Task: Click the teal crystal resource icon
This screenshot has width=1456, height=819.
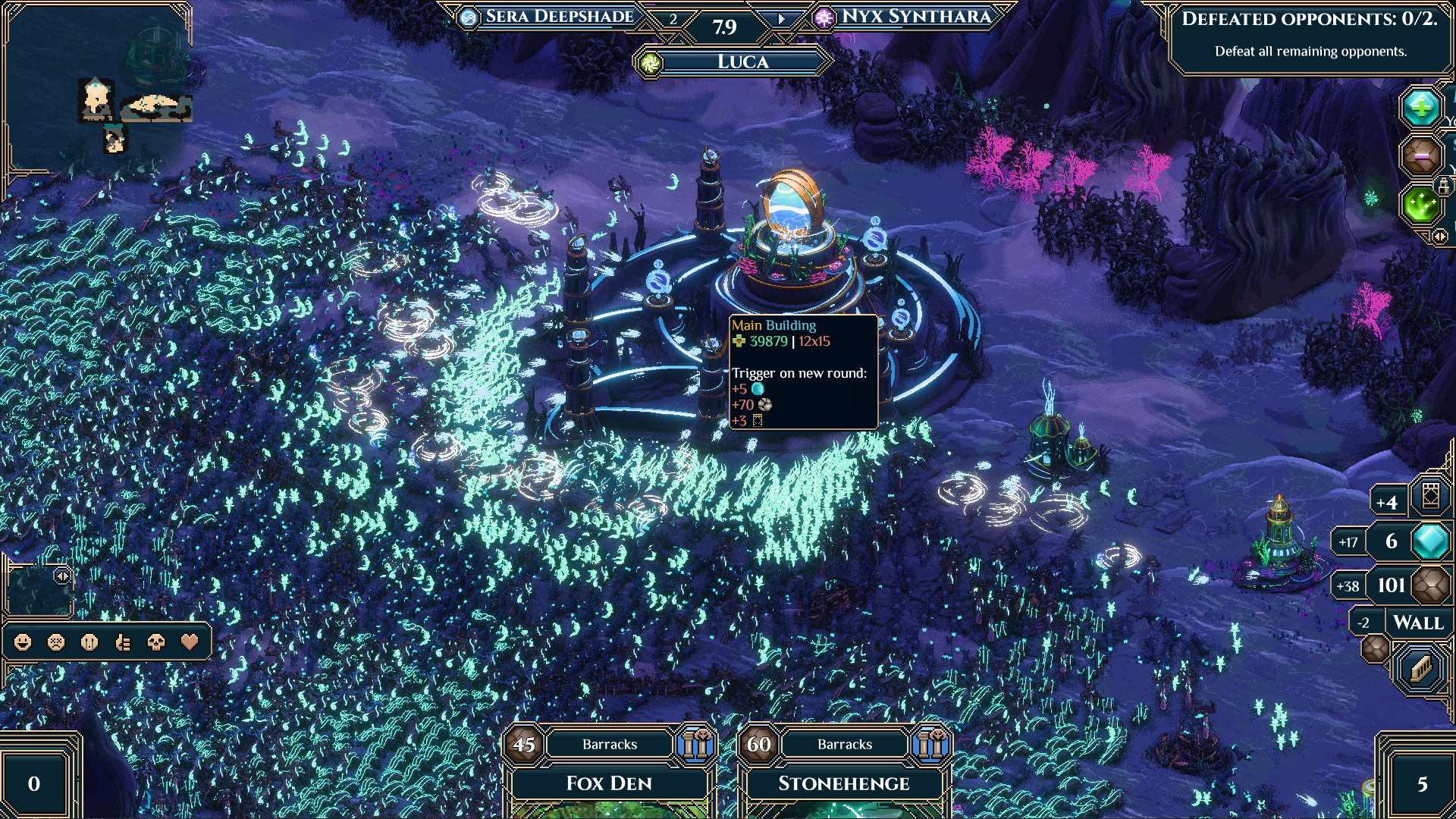Action: click(x=1429, y=541)
